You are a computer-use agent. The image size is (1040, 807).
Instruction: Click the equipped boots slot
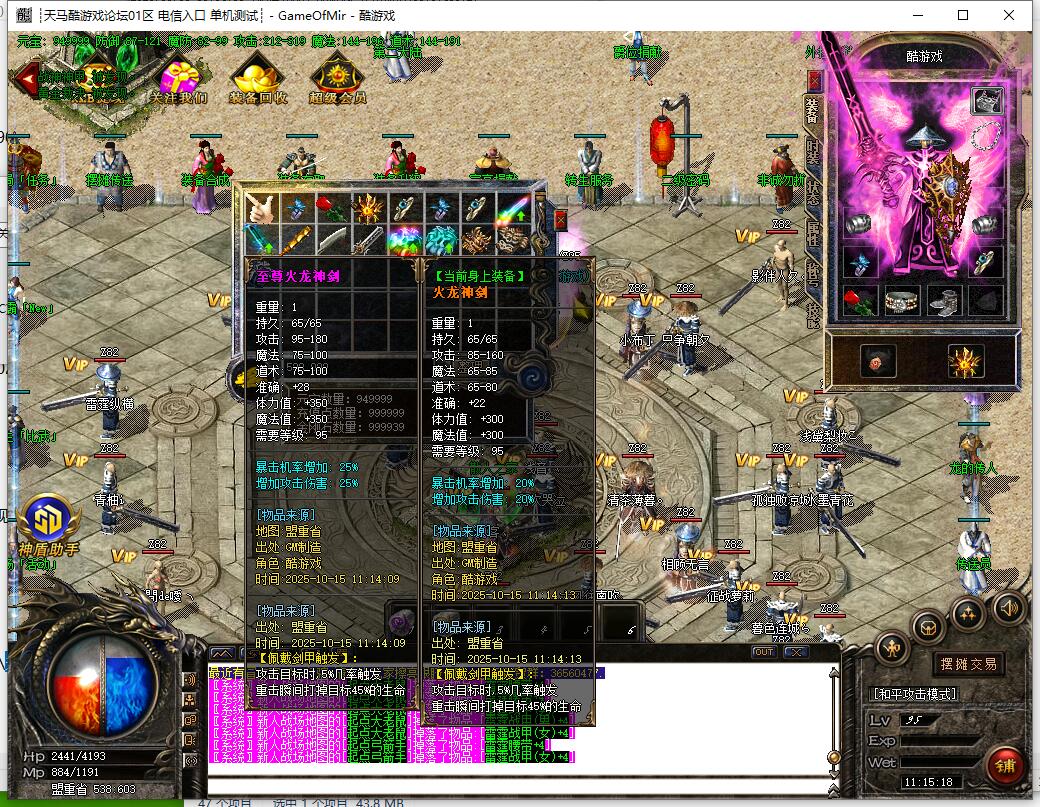click(944, 300)
